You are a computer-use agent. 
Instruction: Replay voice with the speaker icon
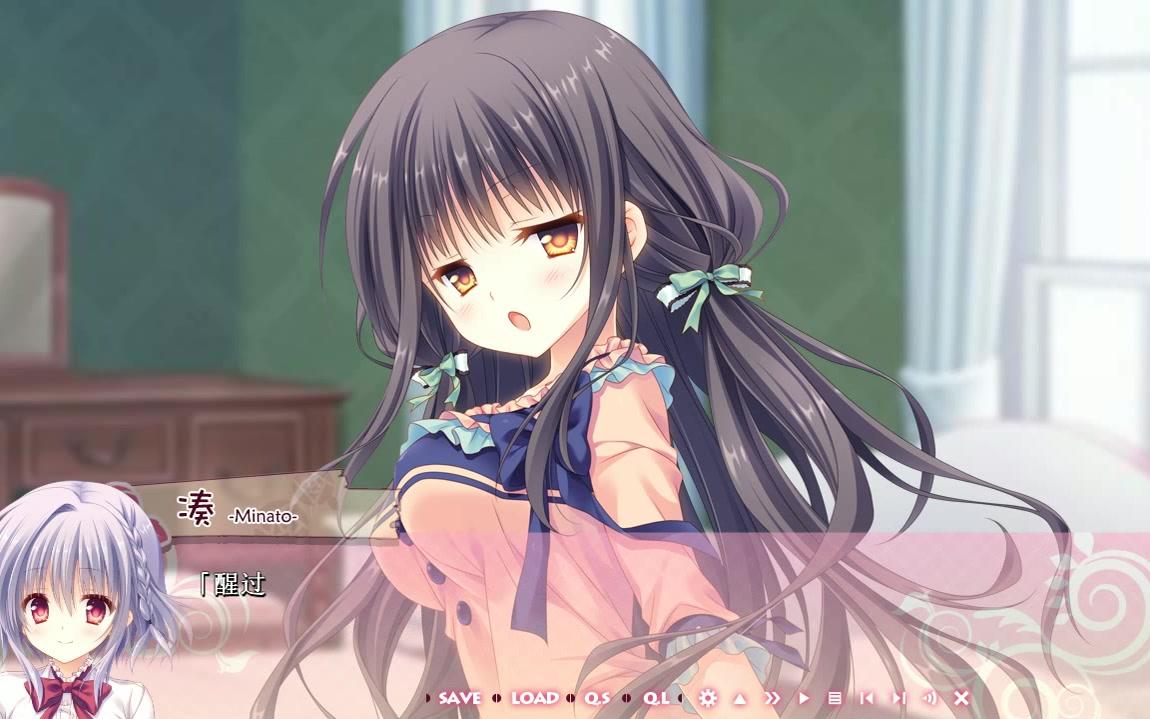click(929, 698)
